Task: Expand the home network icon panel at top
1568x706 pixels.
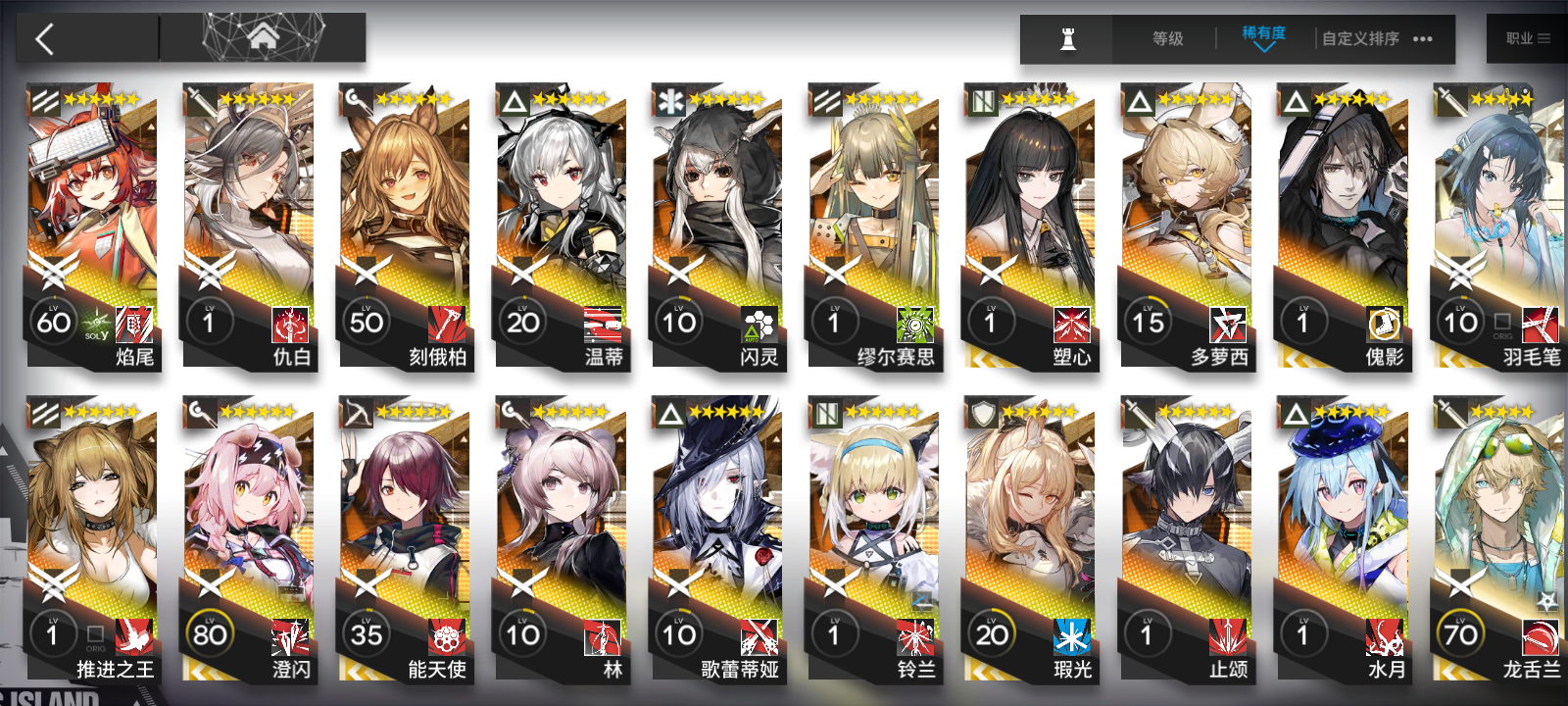Action: point(263,37)
